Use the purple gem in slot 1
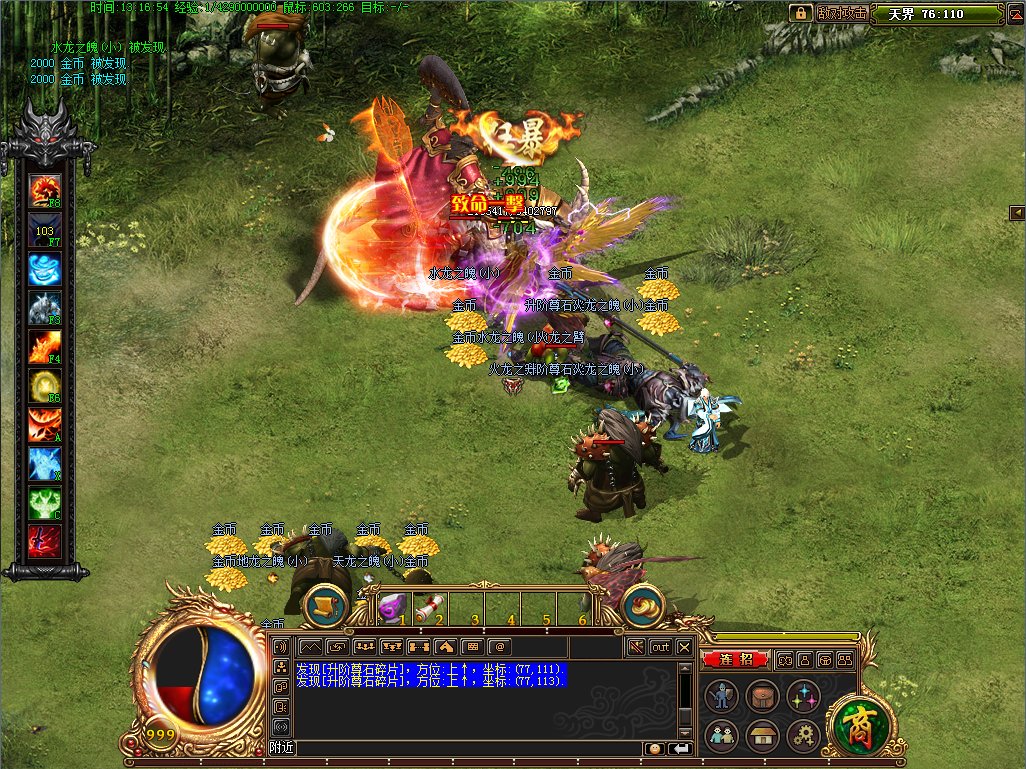 (393, 605)
